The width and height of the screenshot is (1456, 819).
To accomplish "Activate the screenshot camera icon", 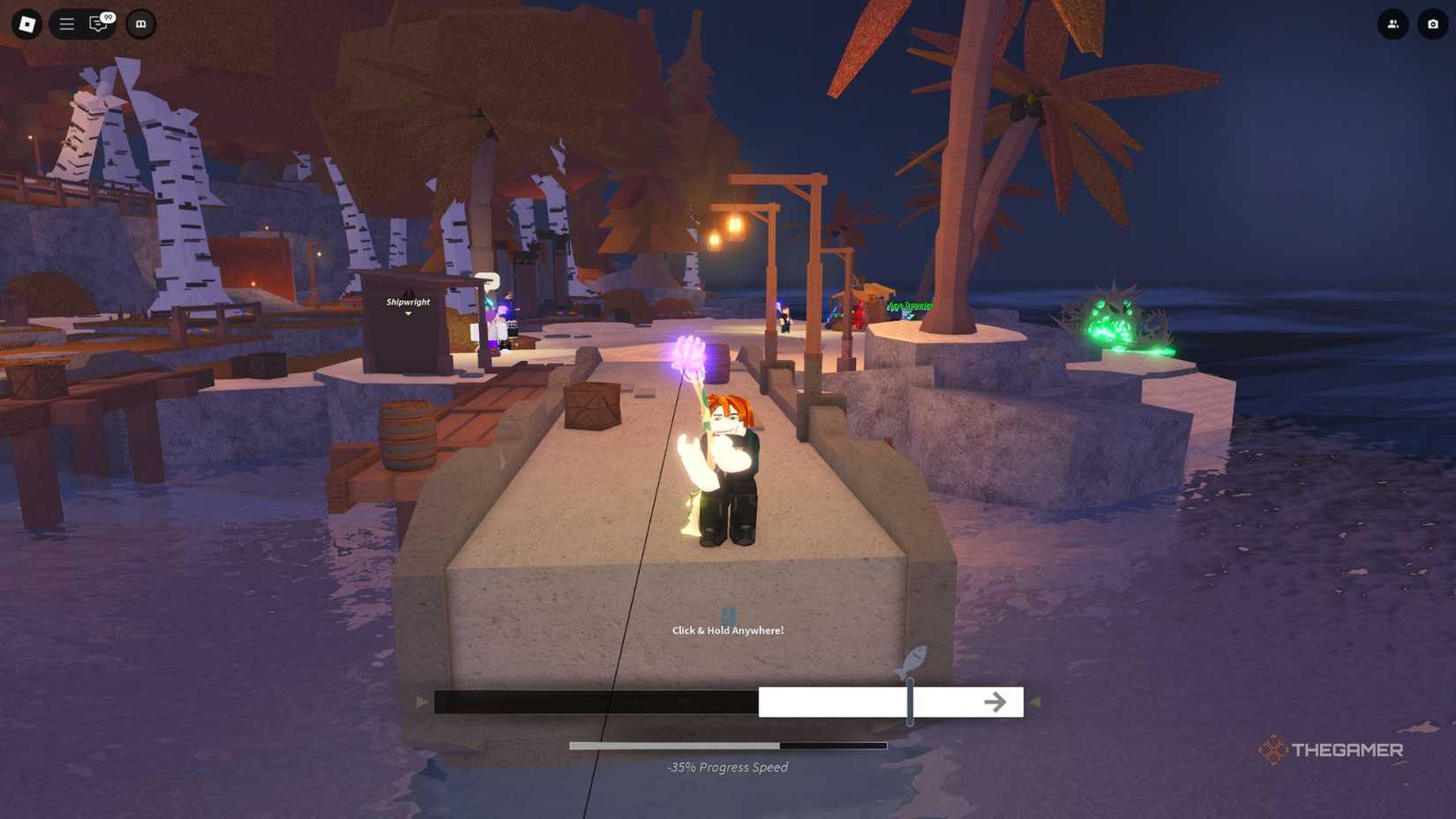I will 1433,24.
